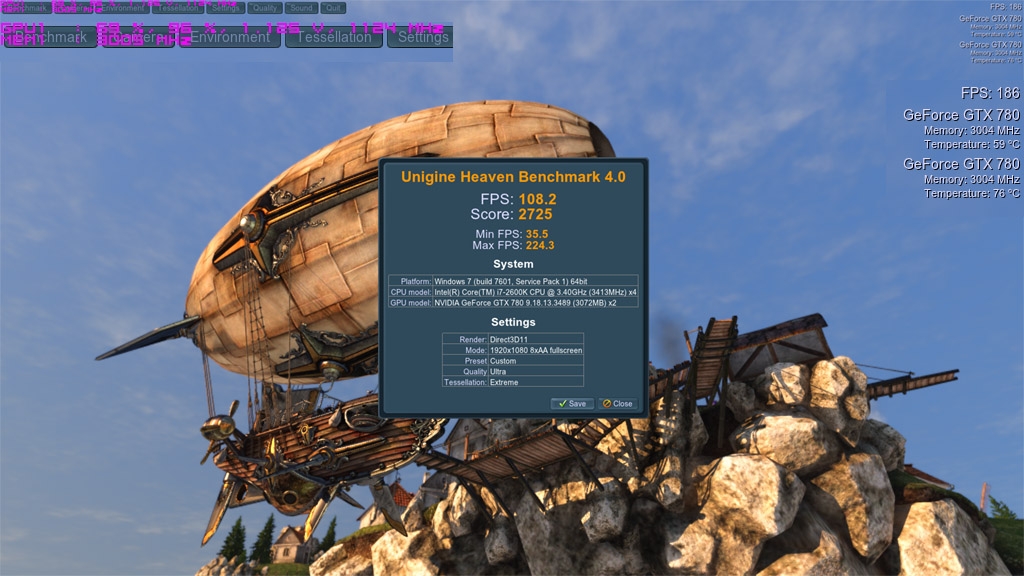Open the Quality menu button
Viewport: 1024px width, 576px height.
tap(264, 8)
